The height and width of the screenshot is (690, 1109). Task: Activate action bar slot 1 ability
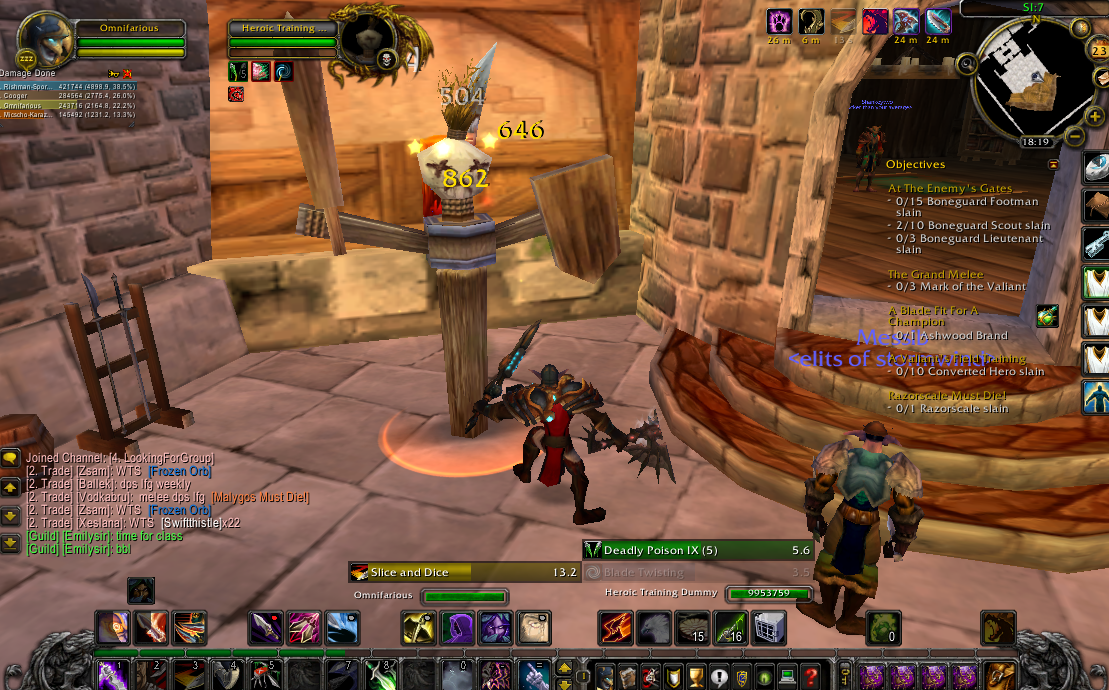[112, 675]
